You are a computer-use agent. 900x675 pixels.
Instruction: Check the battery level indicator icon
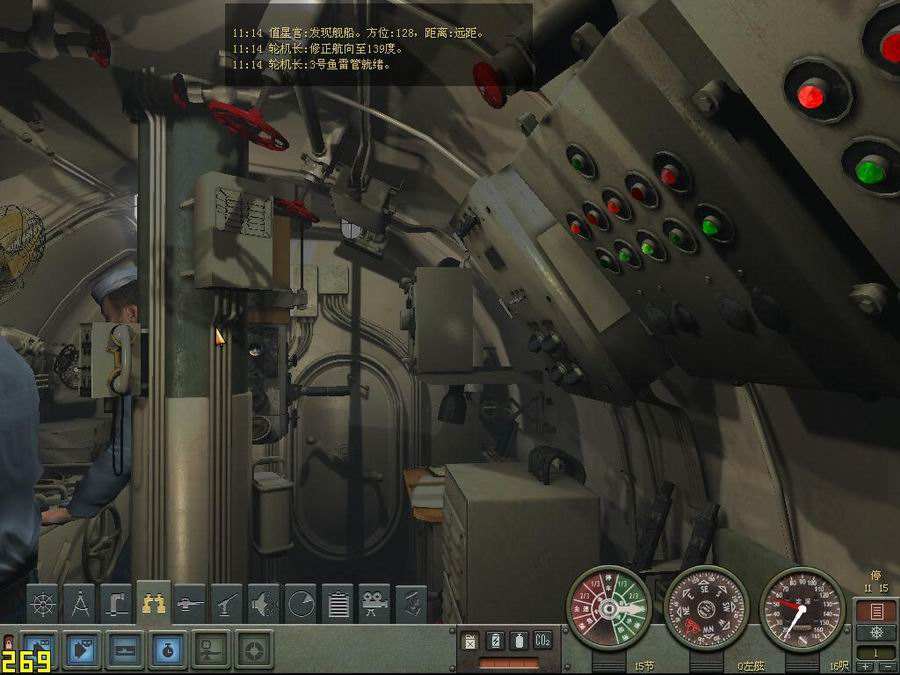point(494,640)
